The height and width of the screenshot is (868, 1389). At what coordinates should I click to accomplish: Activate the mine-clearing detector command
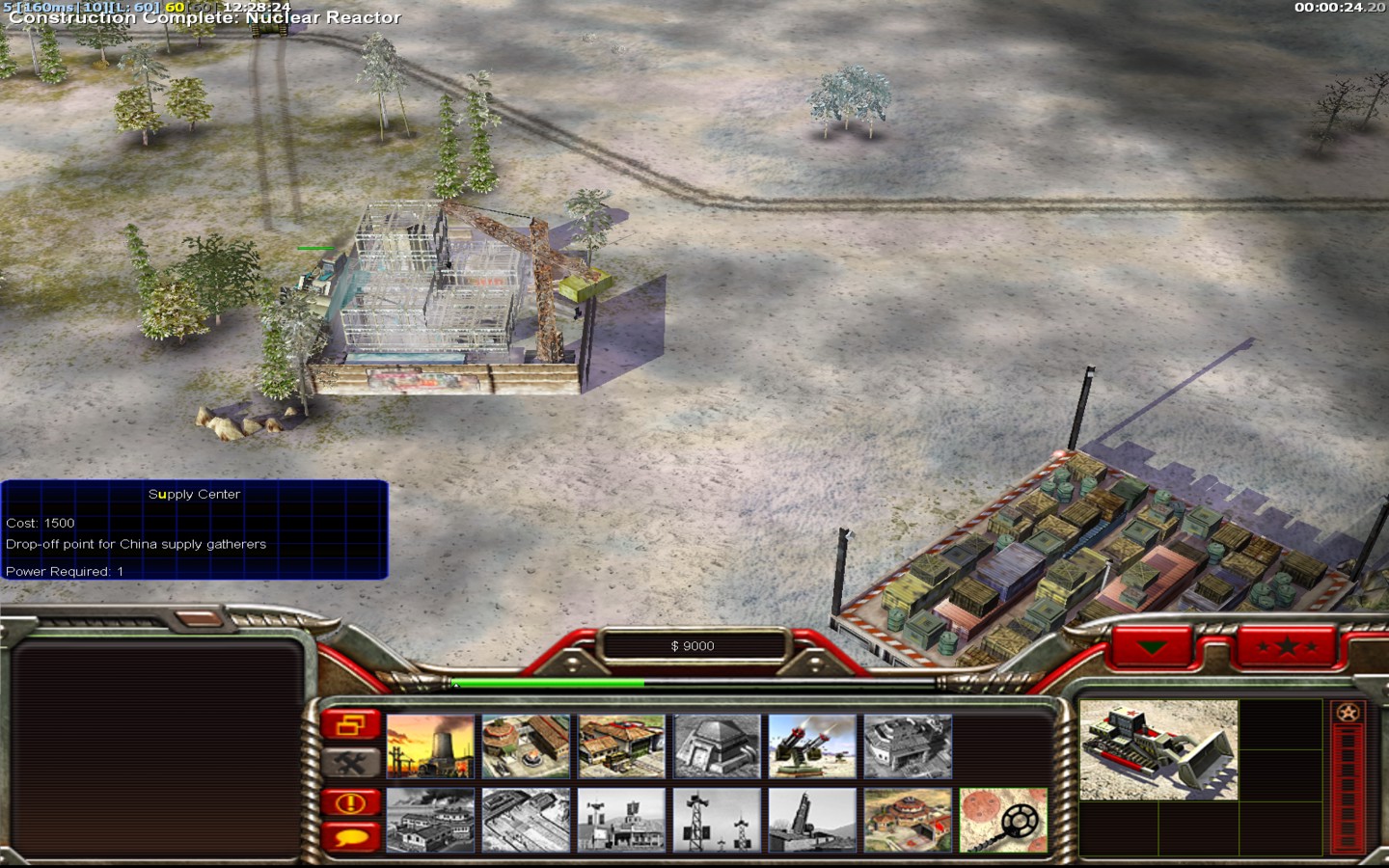click(1003, 821)
